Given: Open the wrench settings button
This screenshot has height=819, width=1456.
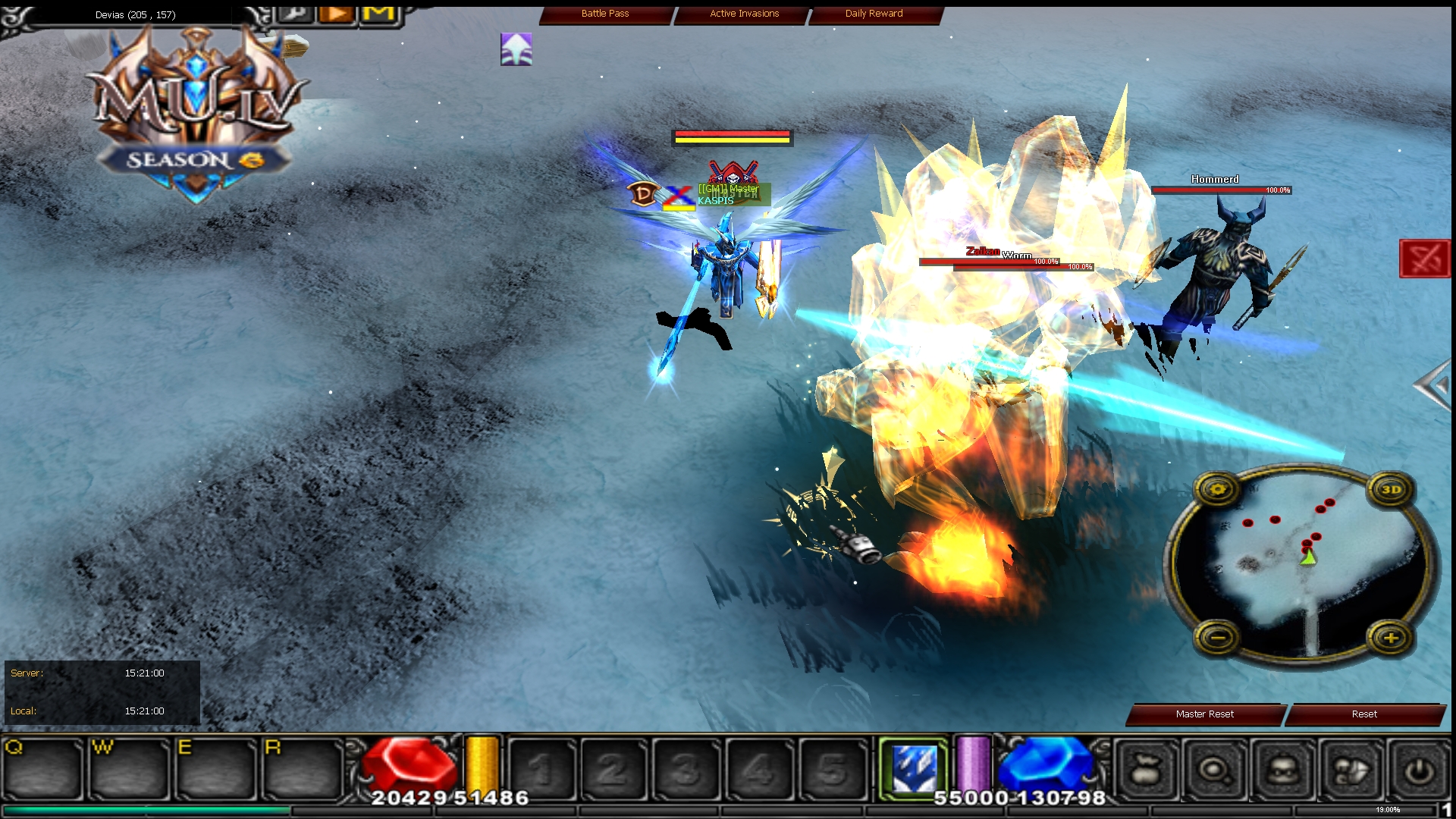Looking at the screenshot, I should coord(296,14).
